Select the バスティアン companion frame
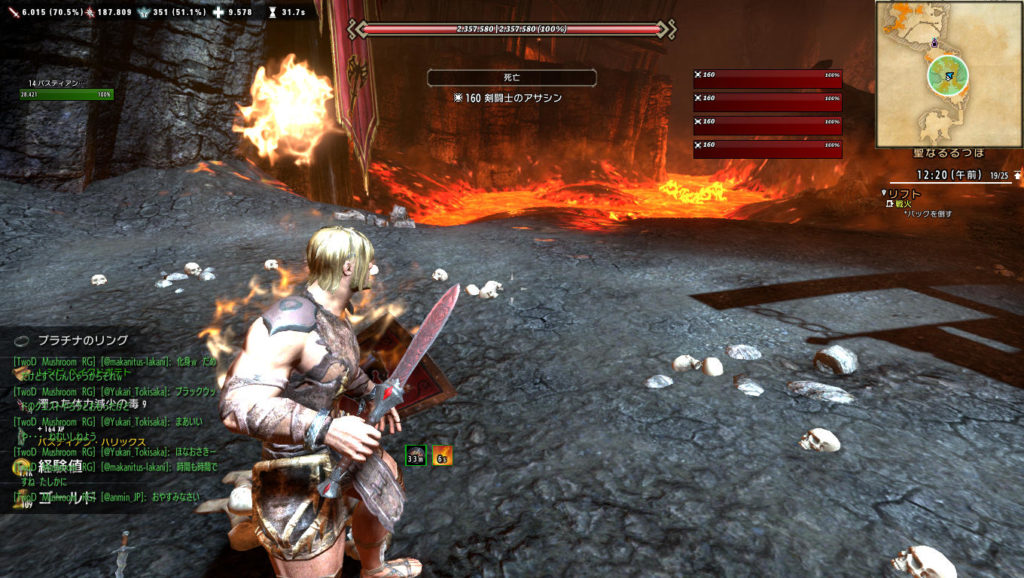The height and width of the screenshot is (578, 1024). pos(66,90)
